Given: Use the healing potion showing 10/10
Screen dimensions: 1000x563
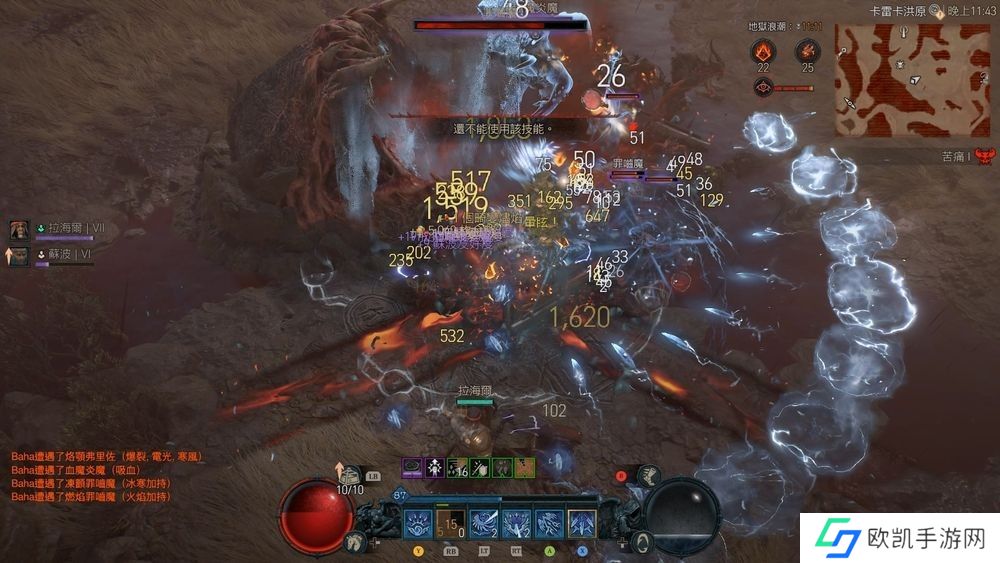Looking at the screenshot, I should coord(351,474).
